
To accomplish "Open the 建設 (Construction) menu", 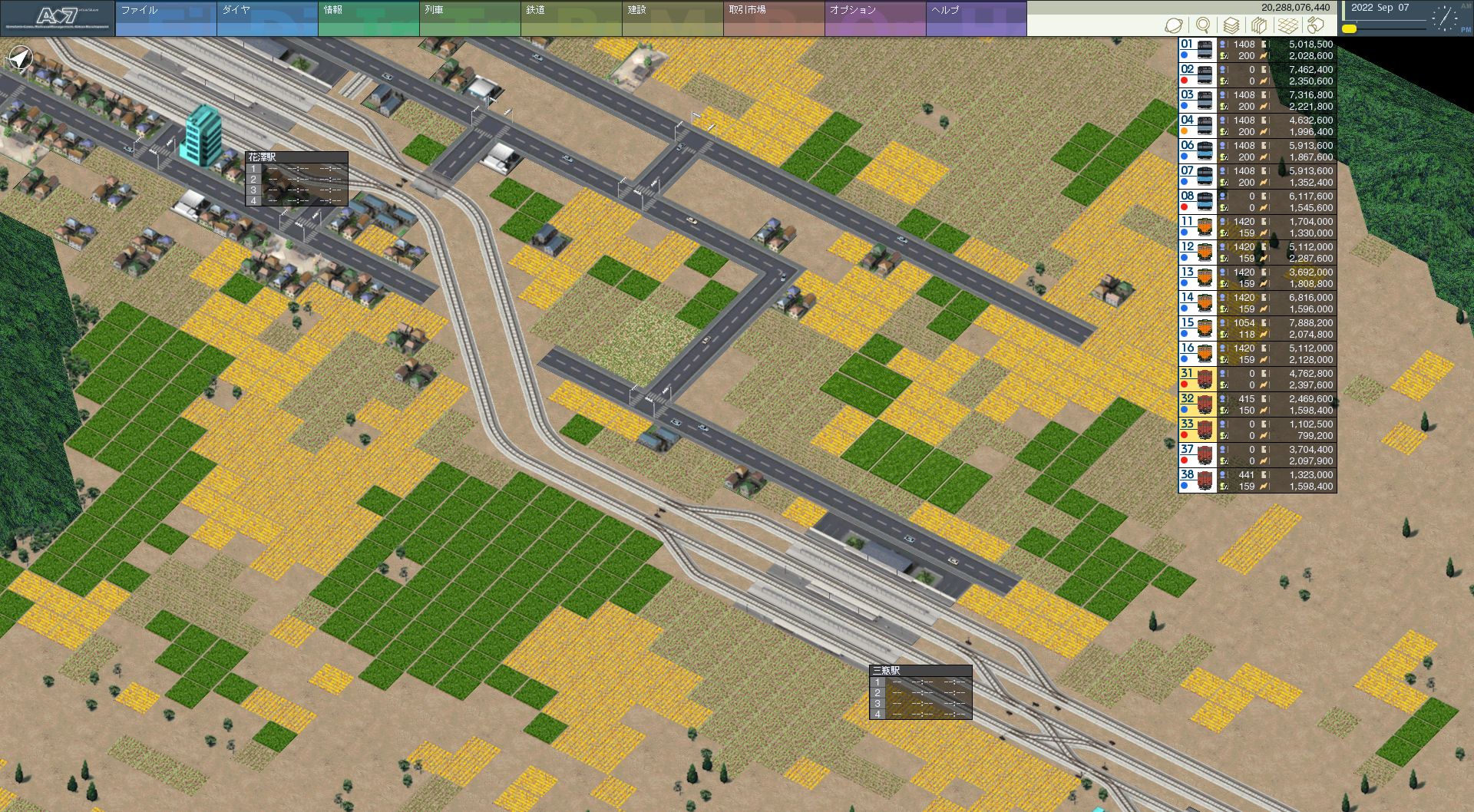I will [x=672, y=18].
